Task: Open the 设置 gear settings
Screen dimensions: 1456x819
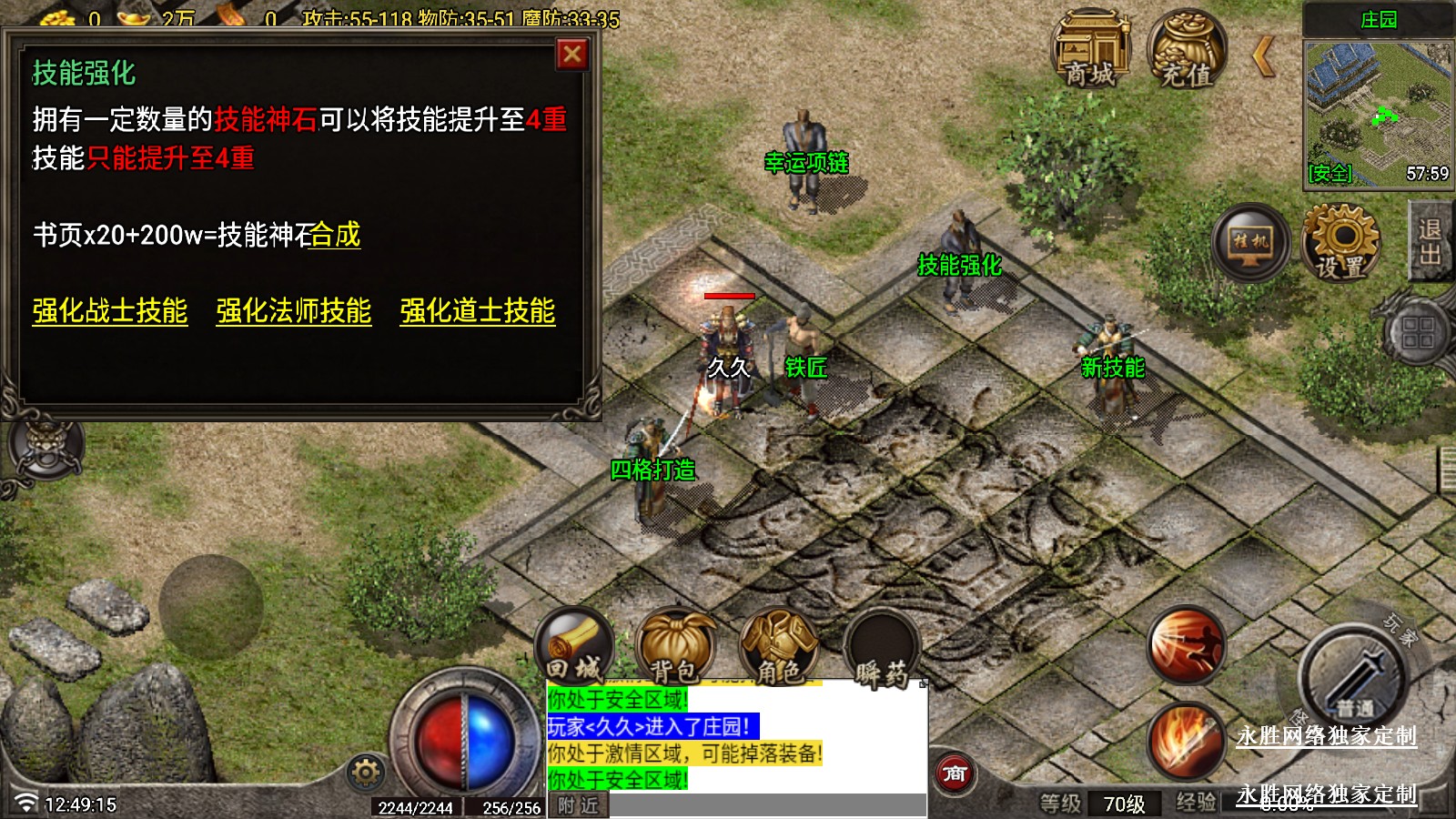Action: click(1341, 242)
